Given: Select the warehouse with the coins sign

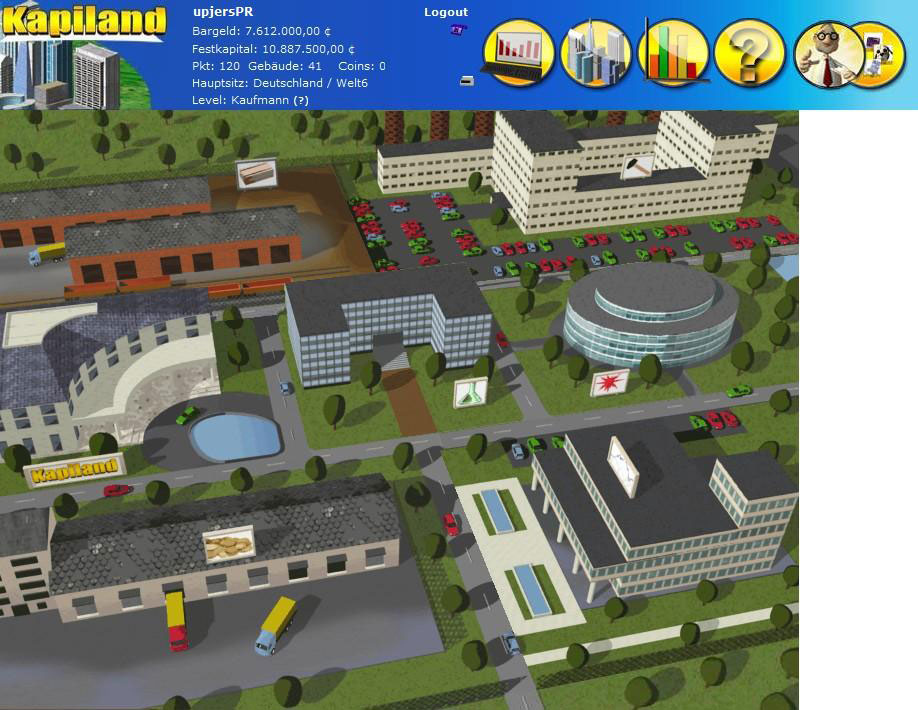Looking at the screenshot, I should click(228, 545).
